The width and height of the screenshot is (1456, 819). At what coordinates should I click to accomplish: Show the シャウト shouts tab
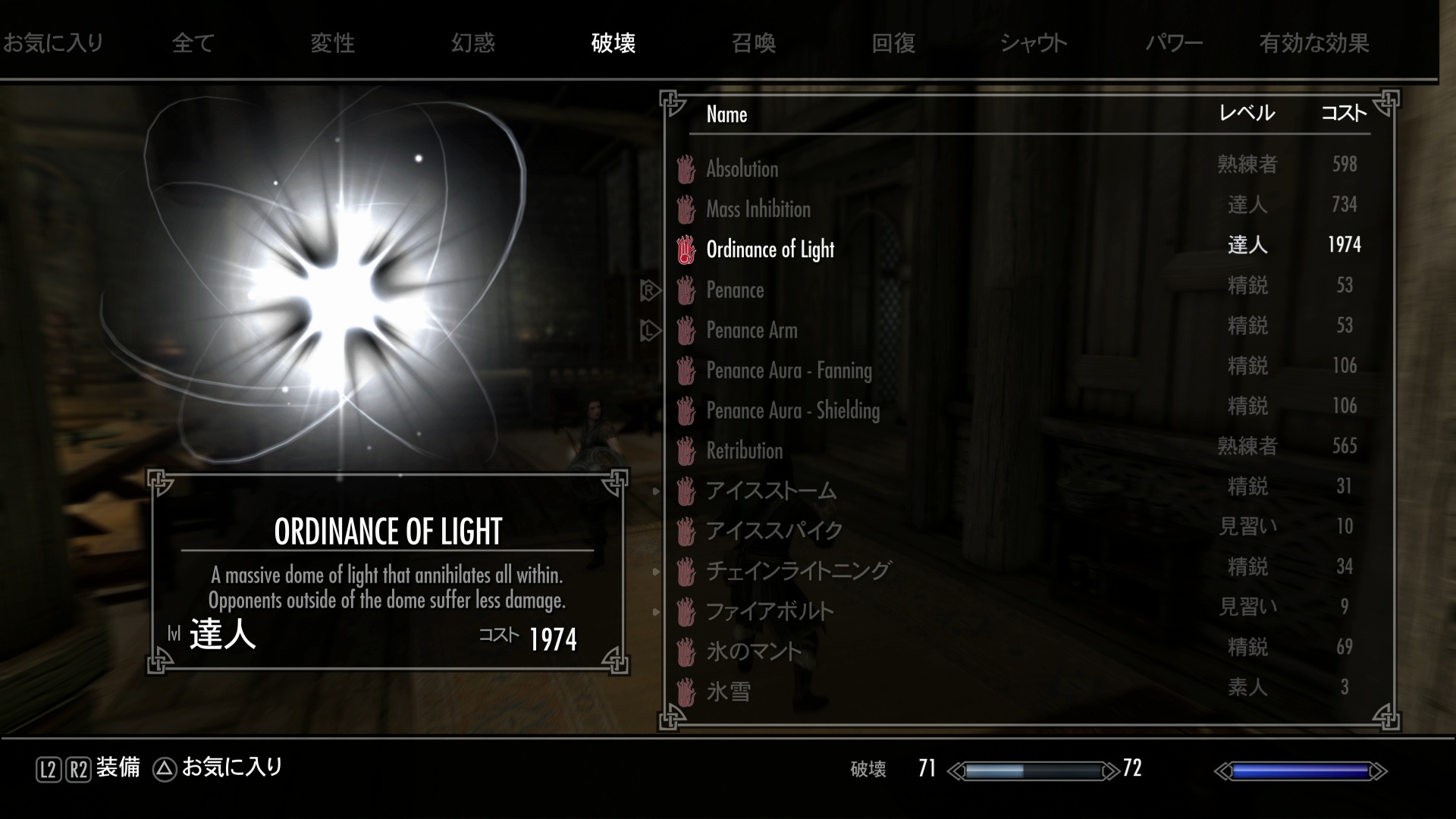pyautogui.click(x=1033, y=43)
